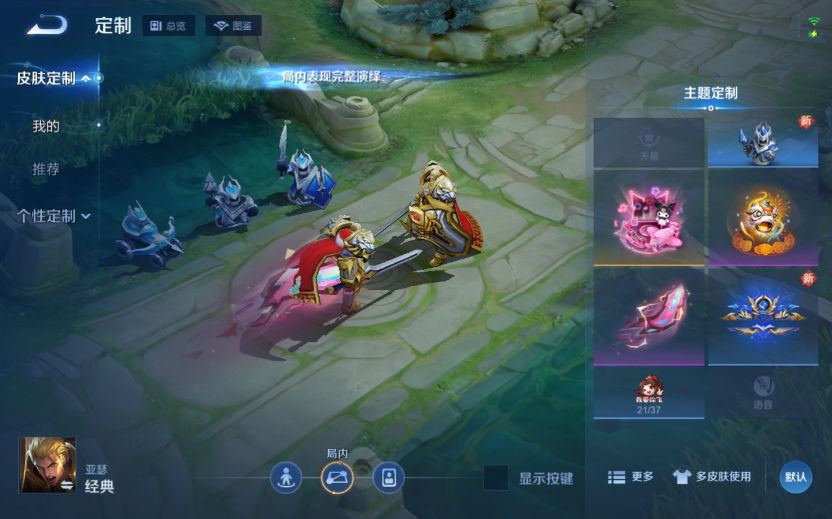Choose the pink Kuromi theme tile
832x519 pixels.
tap(649, 218)
